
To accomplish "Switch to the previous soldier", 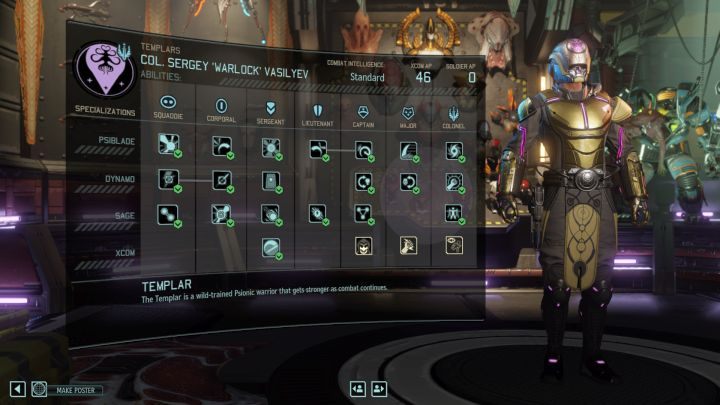I will pyautogui.click(x=358, y=389).
